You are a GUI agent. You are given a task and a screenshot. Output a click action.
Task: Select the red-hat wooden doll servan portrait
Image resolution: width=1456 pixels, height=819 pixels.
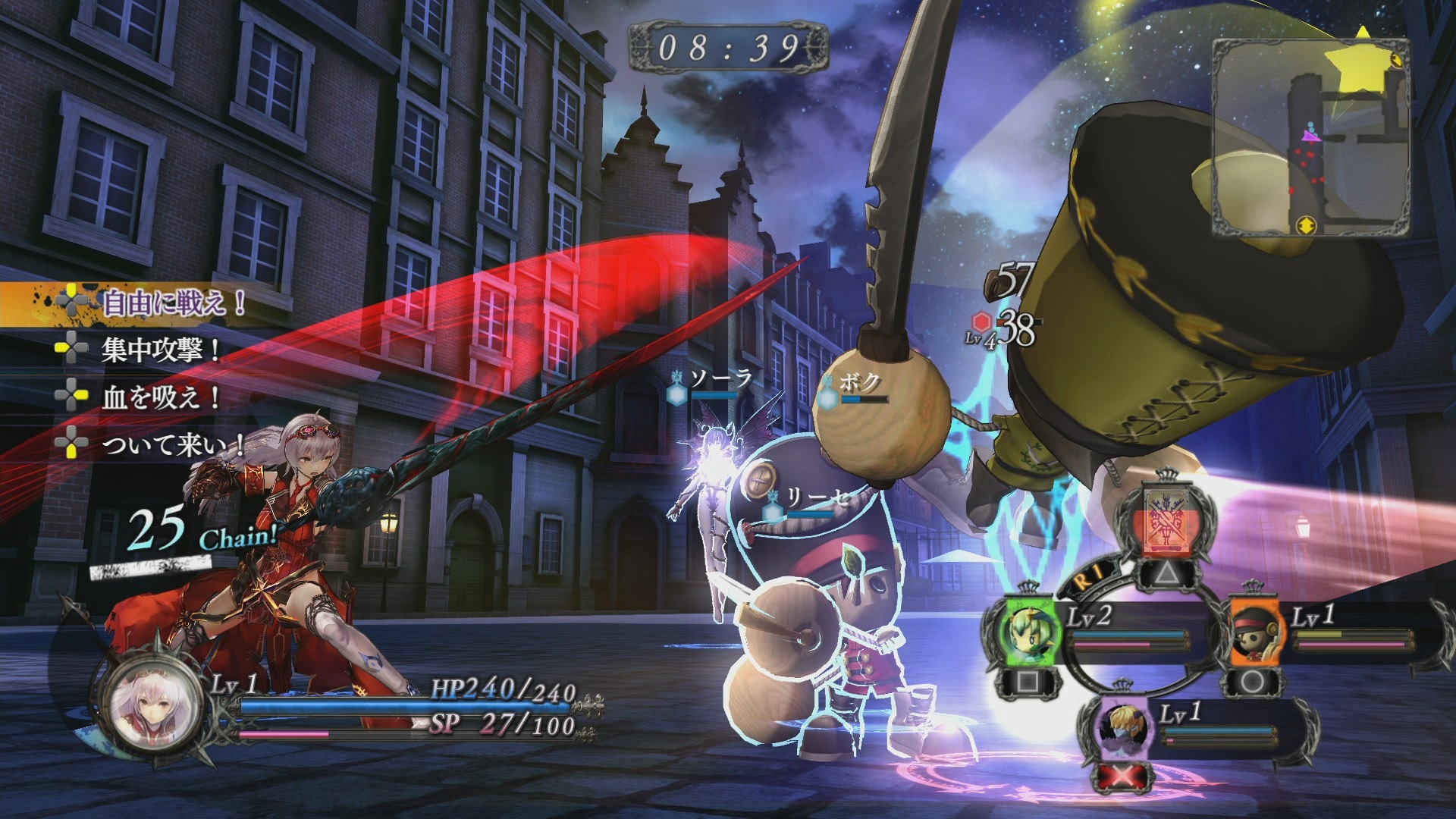click(x=1254, y=631)
